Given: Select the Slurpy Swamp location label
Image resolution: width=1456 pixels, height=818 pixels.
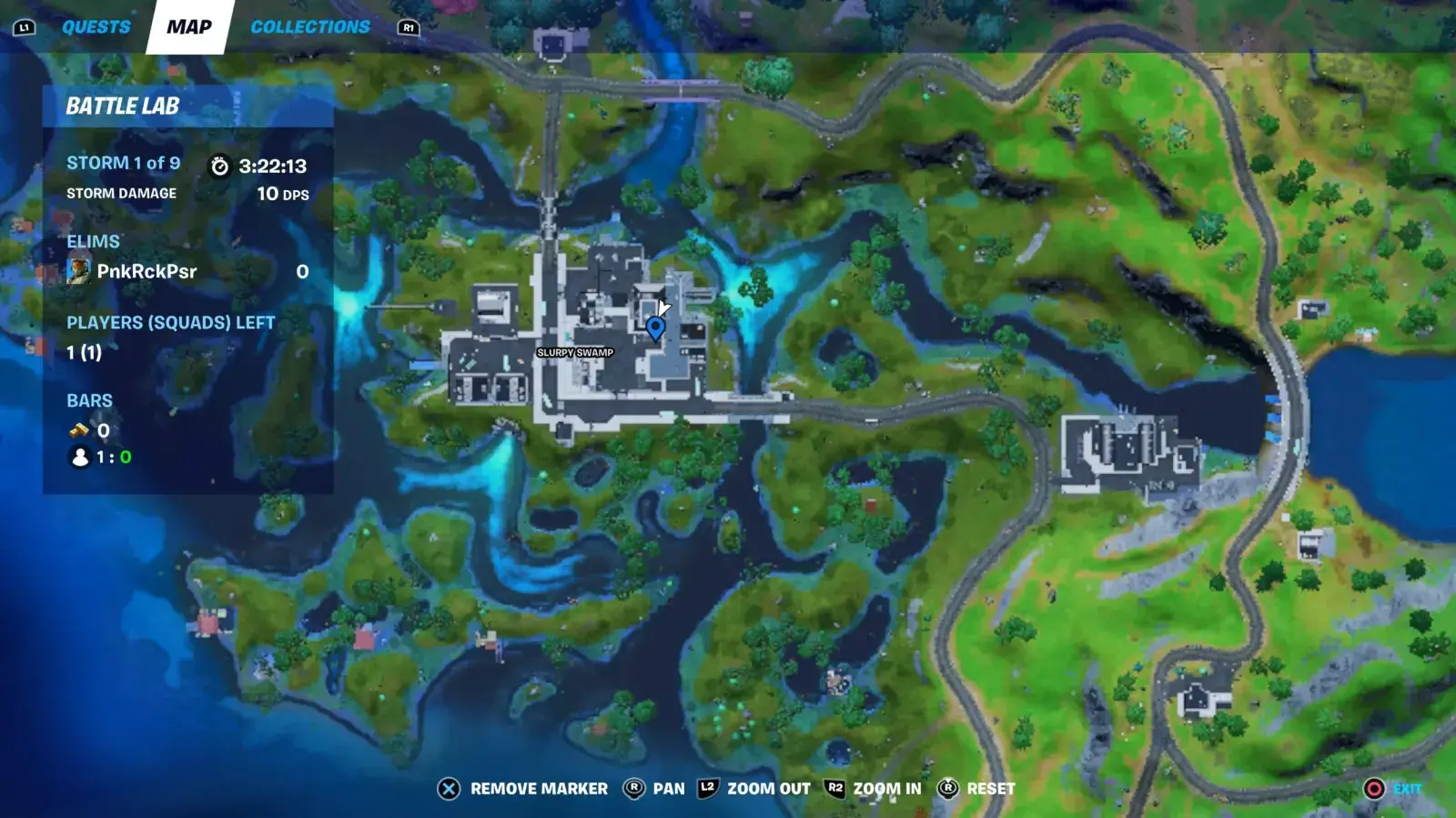Looking at the screenshot, I should click(x=575, y=352).
